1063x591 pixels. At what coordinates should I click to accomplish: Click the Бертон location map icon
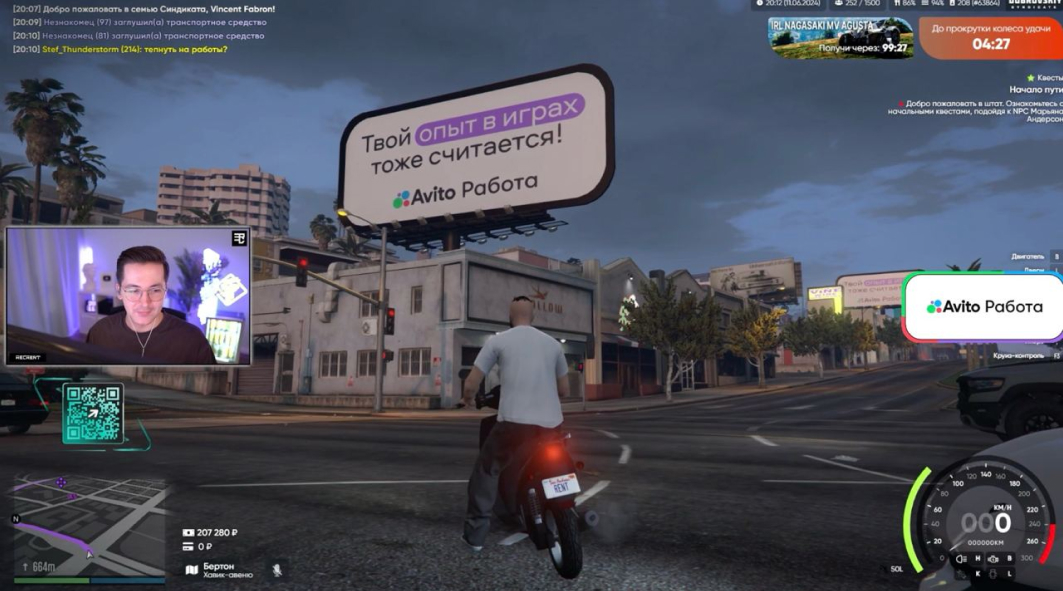[x=191, y=570]
